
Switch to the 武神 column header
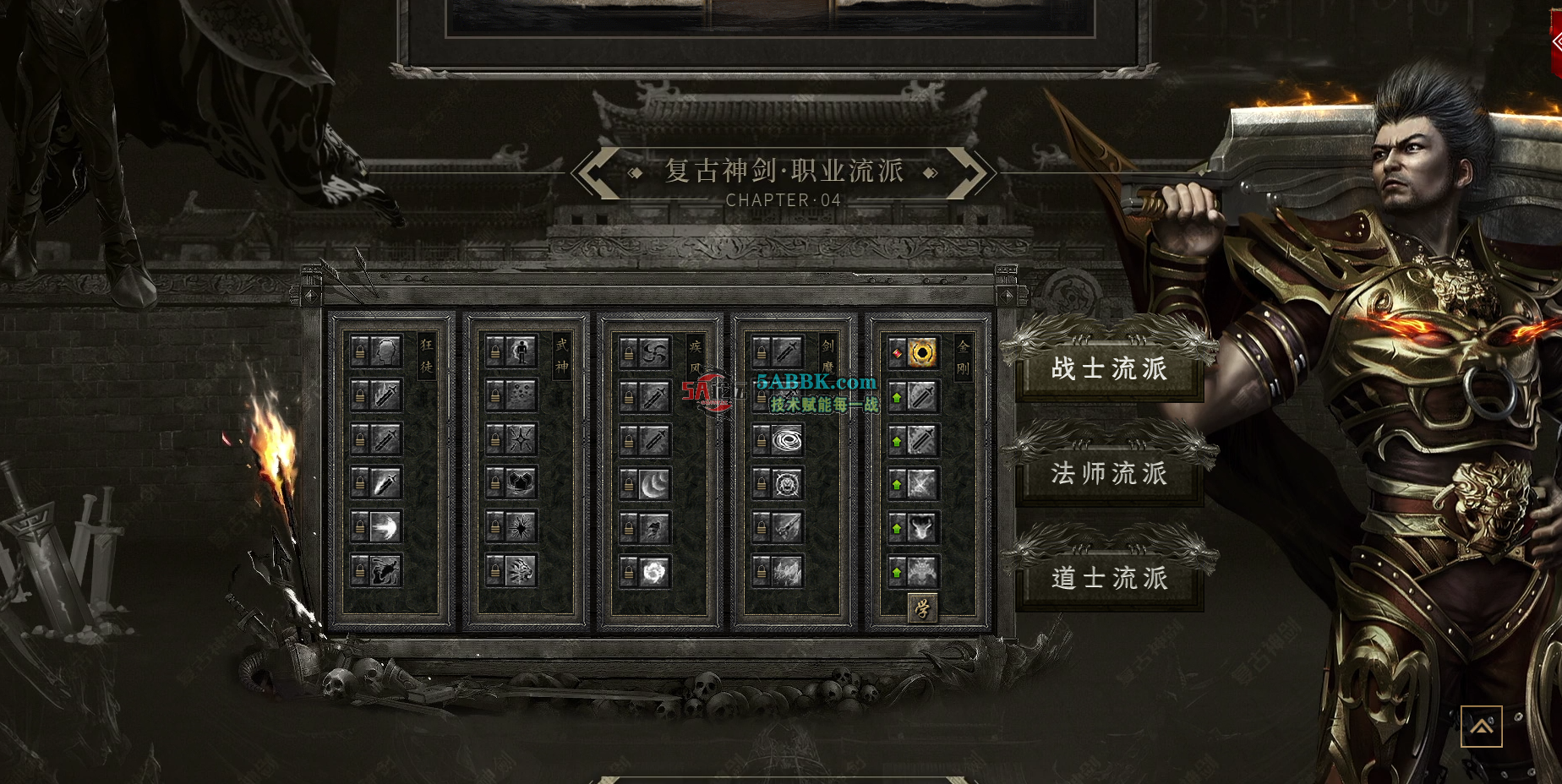pyautogui.click(x=561, y=355)
